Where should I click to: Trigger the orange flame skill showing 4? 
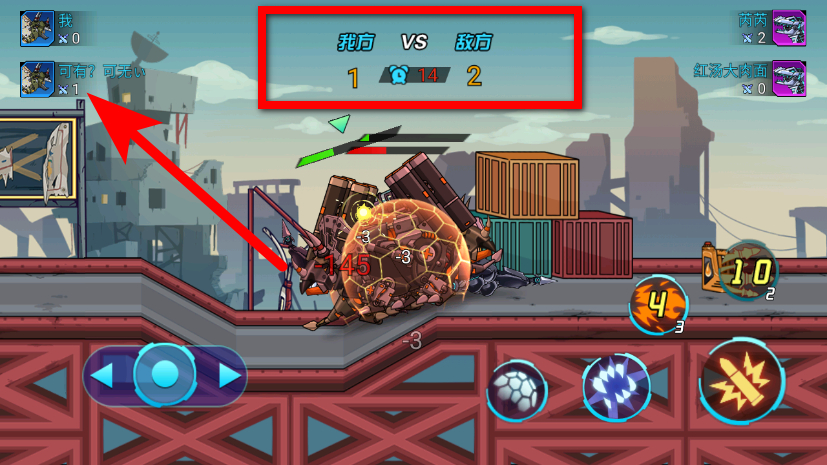click(658, 304)
